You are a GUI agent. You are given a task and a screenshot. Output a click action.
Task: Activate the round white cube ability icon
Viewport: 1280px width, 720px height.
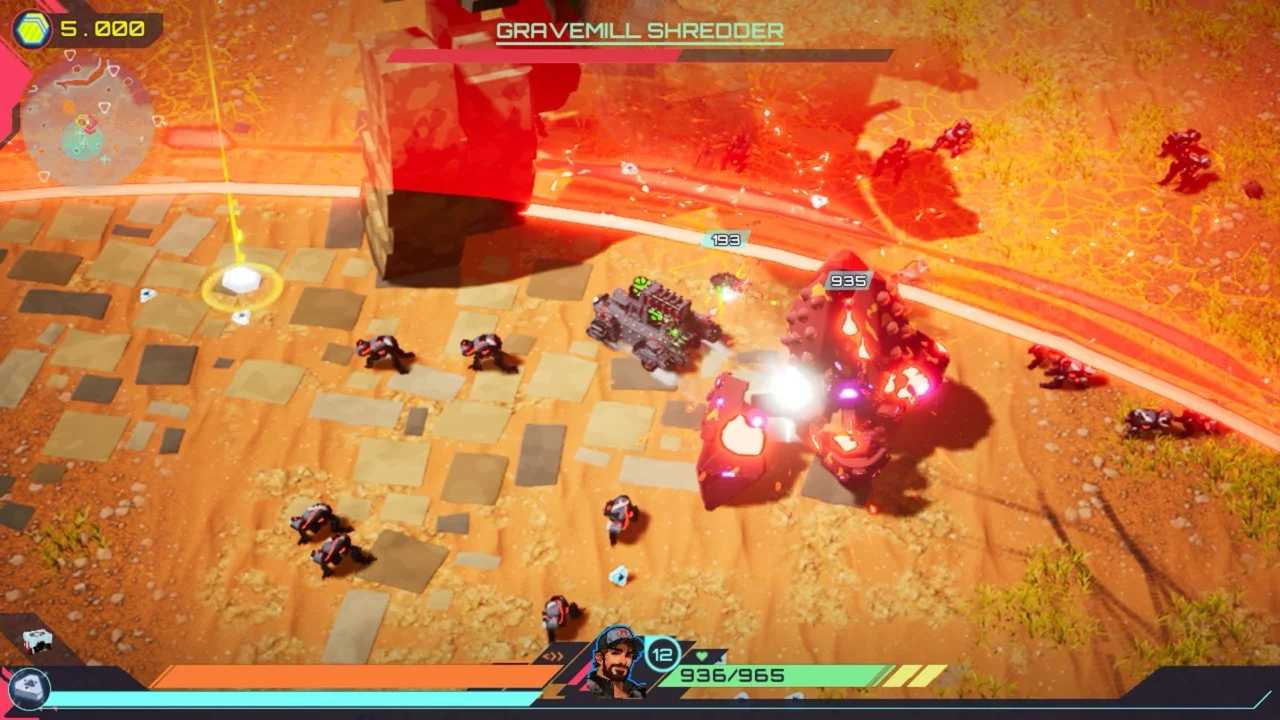click(x=27, y=688)
